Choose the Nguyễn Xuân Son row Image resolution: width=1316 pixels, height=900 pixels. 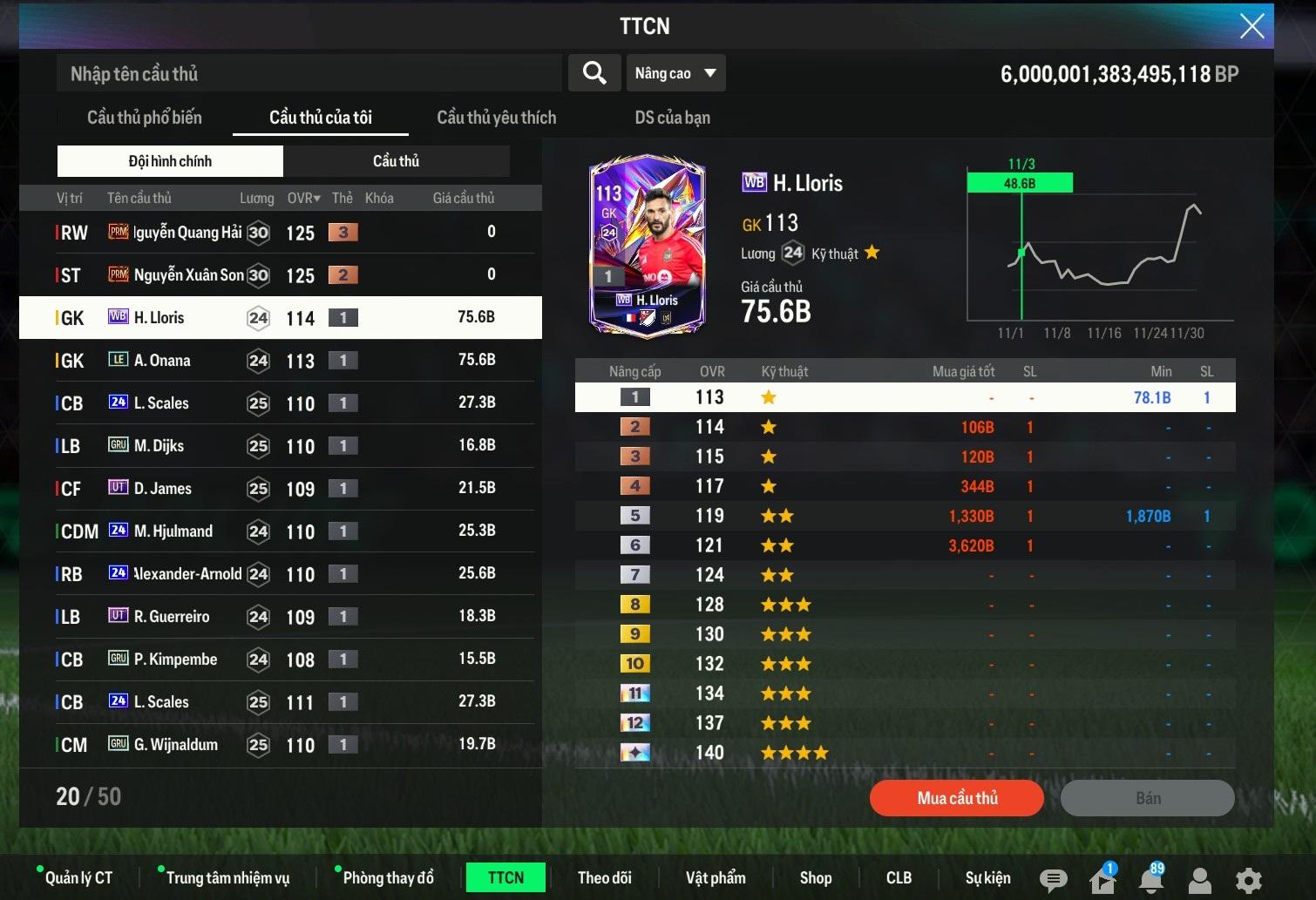(280, 275)
